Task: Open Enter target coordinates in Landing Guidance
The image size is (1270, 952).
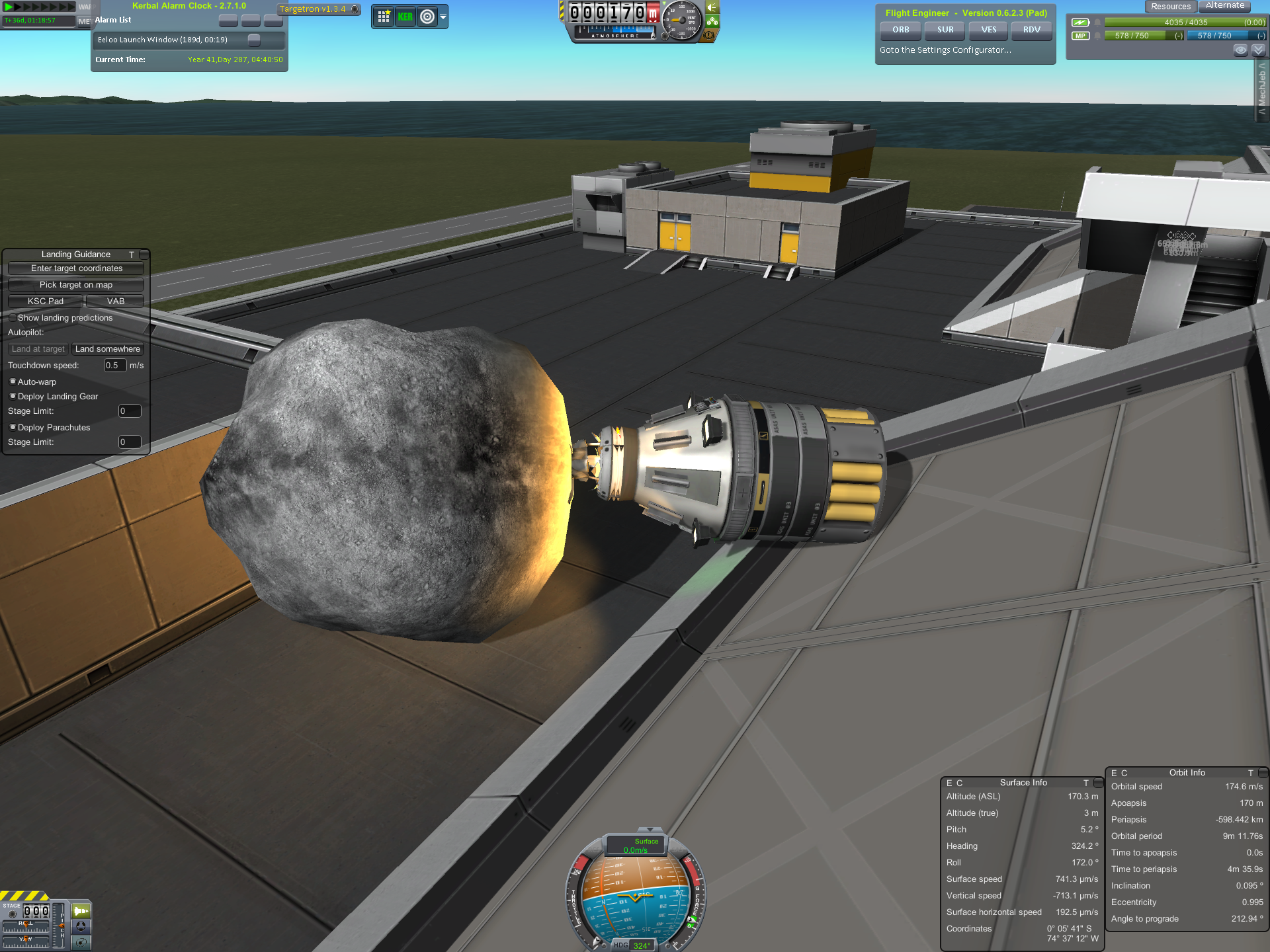Action: tap(76, 268)
